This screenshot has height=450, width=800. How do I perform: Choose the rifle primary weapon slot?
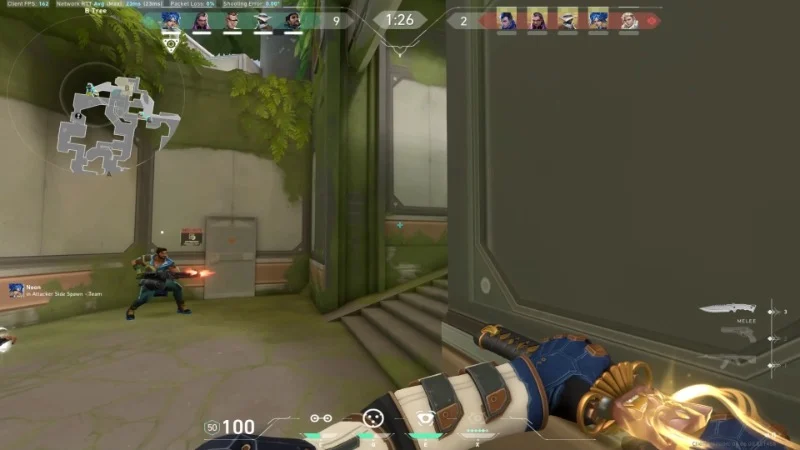[x=728, y=362]
